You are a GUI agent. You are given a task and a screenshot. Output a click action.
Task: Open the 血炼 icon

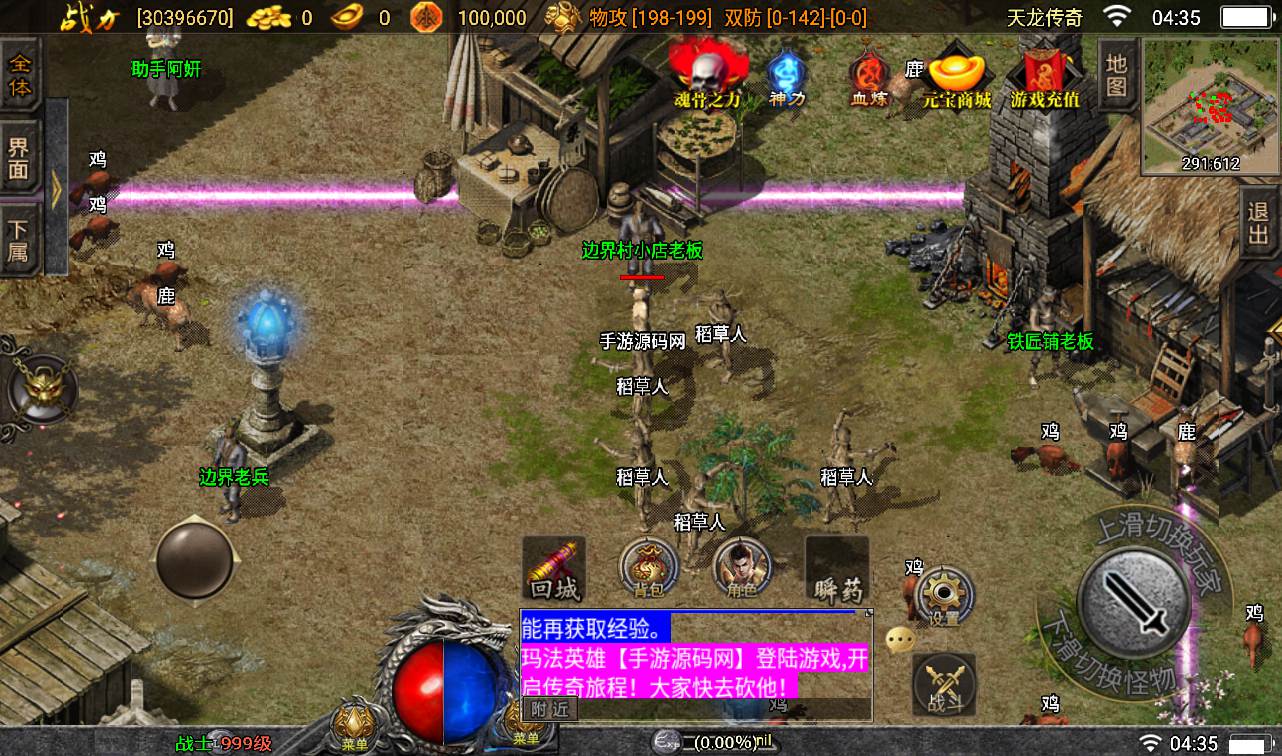(x=868, y=76)
